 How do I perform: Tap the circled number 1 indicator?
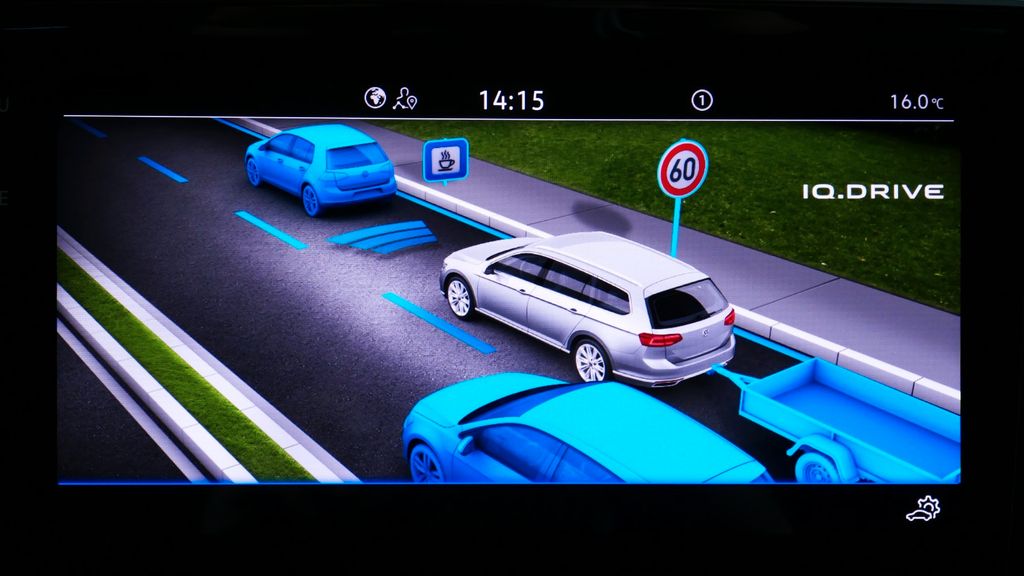click(701, 99)
